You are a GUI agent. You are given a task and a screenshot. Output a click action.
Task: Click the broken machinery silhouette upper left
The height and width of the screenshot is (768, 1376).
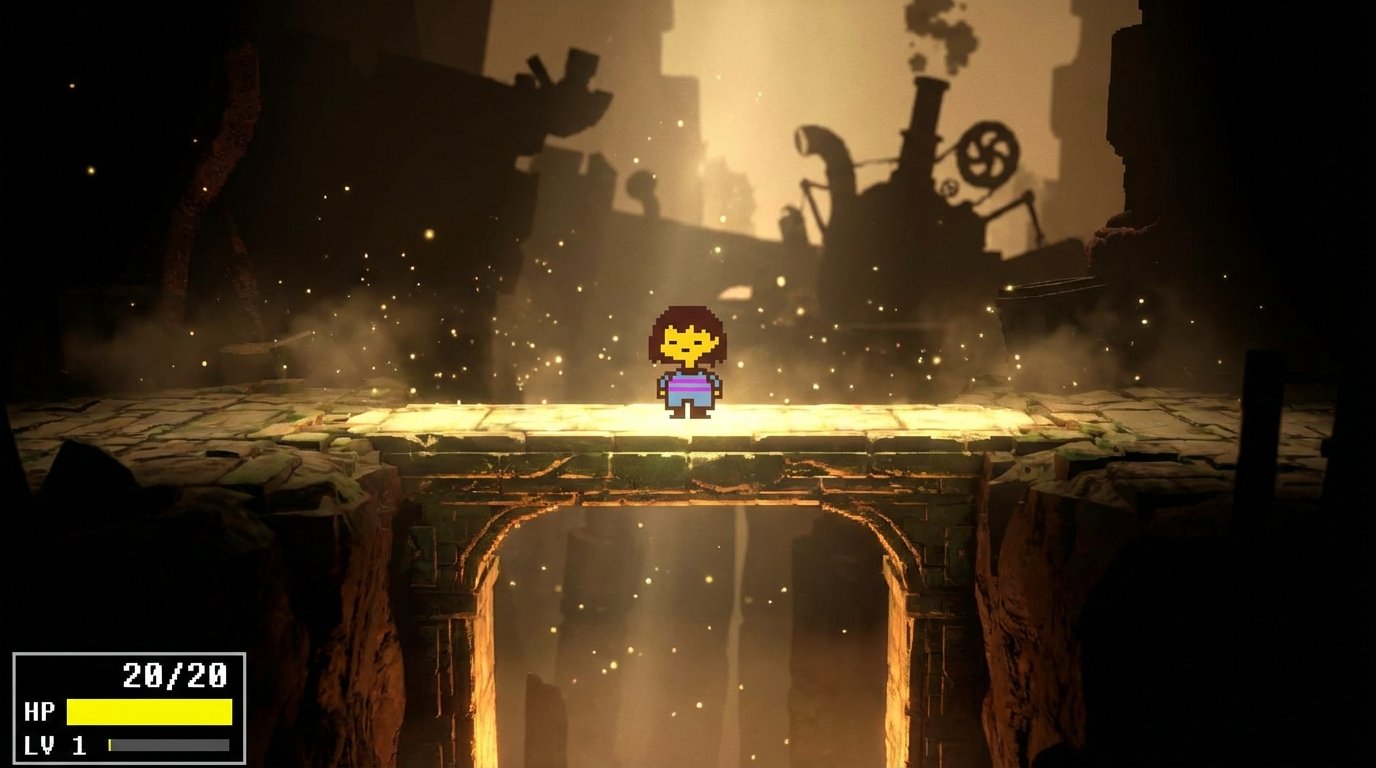click(x=560, y=90)
